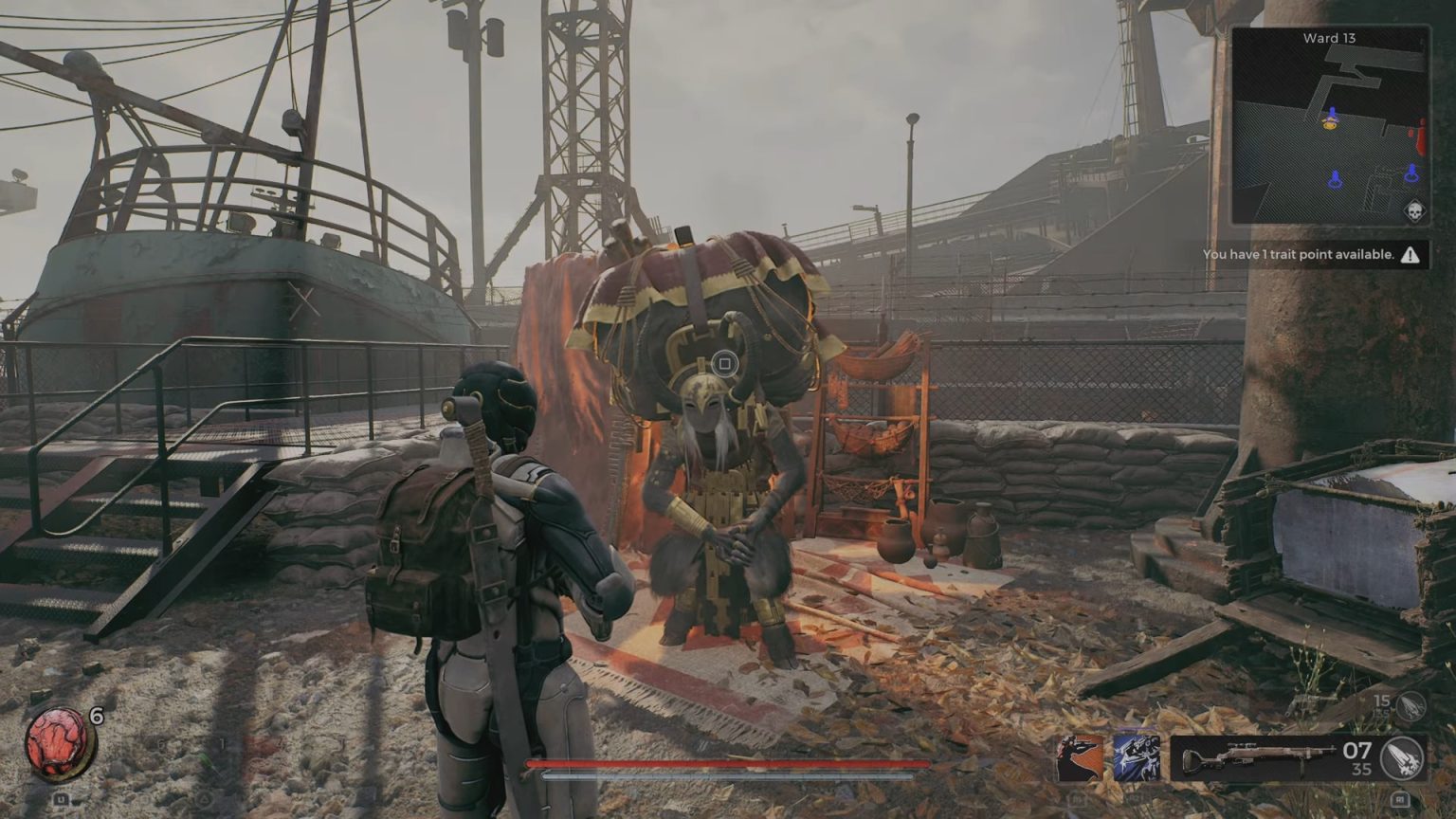Image resolution: width=1456 pixels, height=819 pixels.
Task: Select the orange weapon mod icon
Action: click(1079, 758)
